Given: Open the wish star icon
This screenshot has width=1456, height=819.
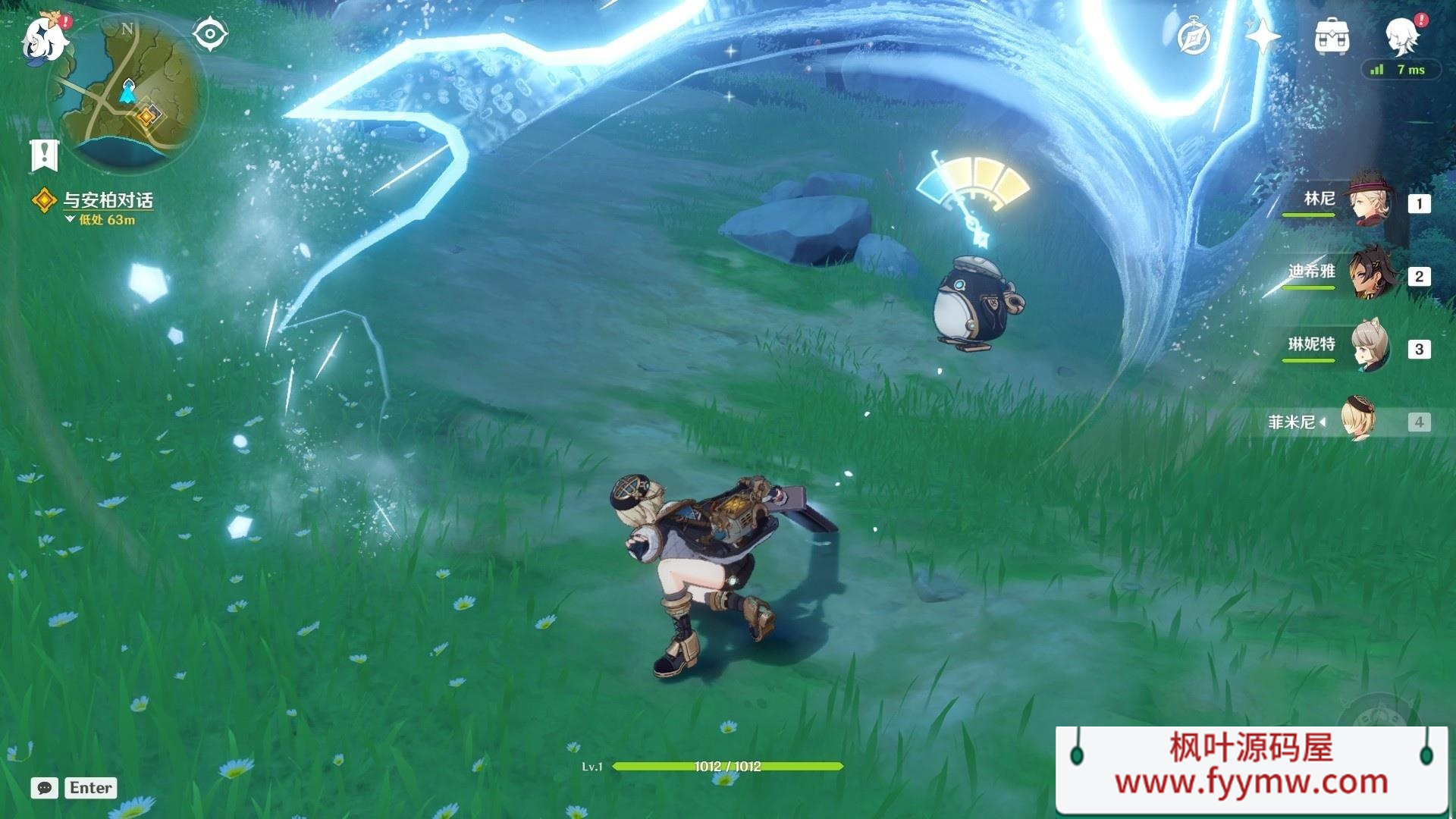Looking at the screenshot, I should click(1262, 36).
